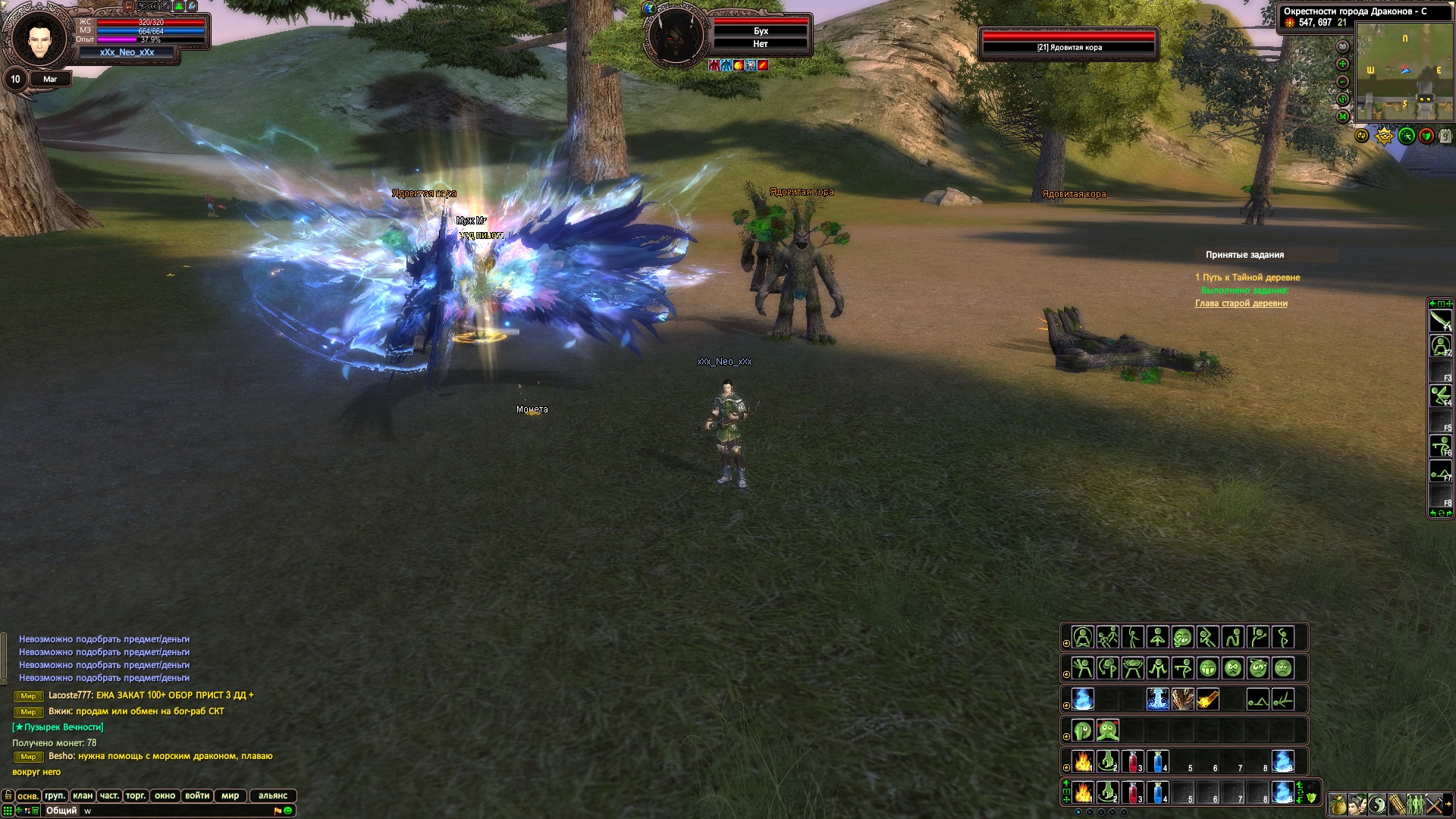Open the 'торг.' trade chat tab
The height and width of the screenshot is (819, 1456).
tap(136, 795)
